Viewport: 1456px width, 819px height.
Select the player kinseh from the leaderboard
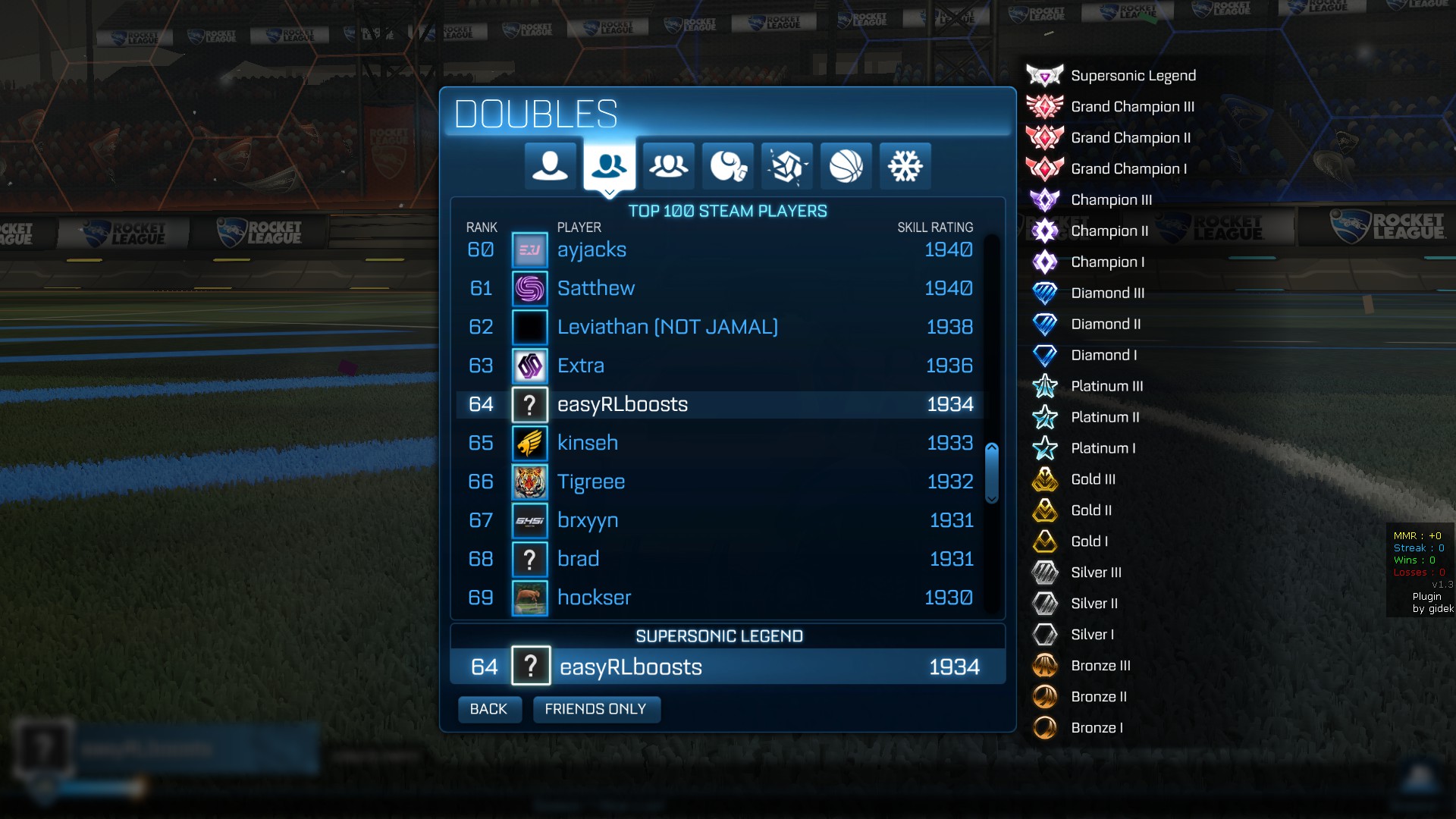pos(588,443)
